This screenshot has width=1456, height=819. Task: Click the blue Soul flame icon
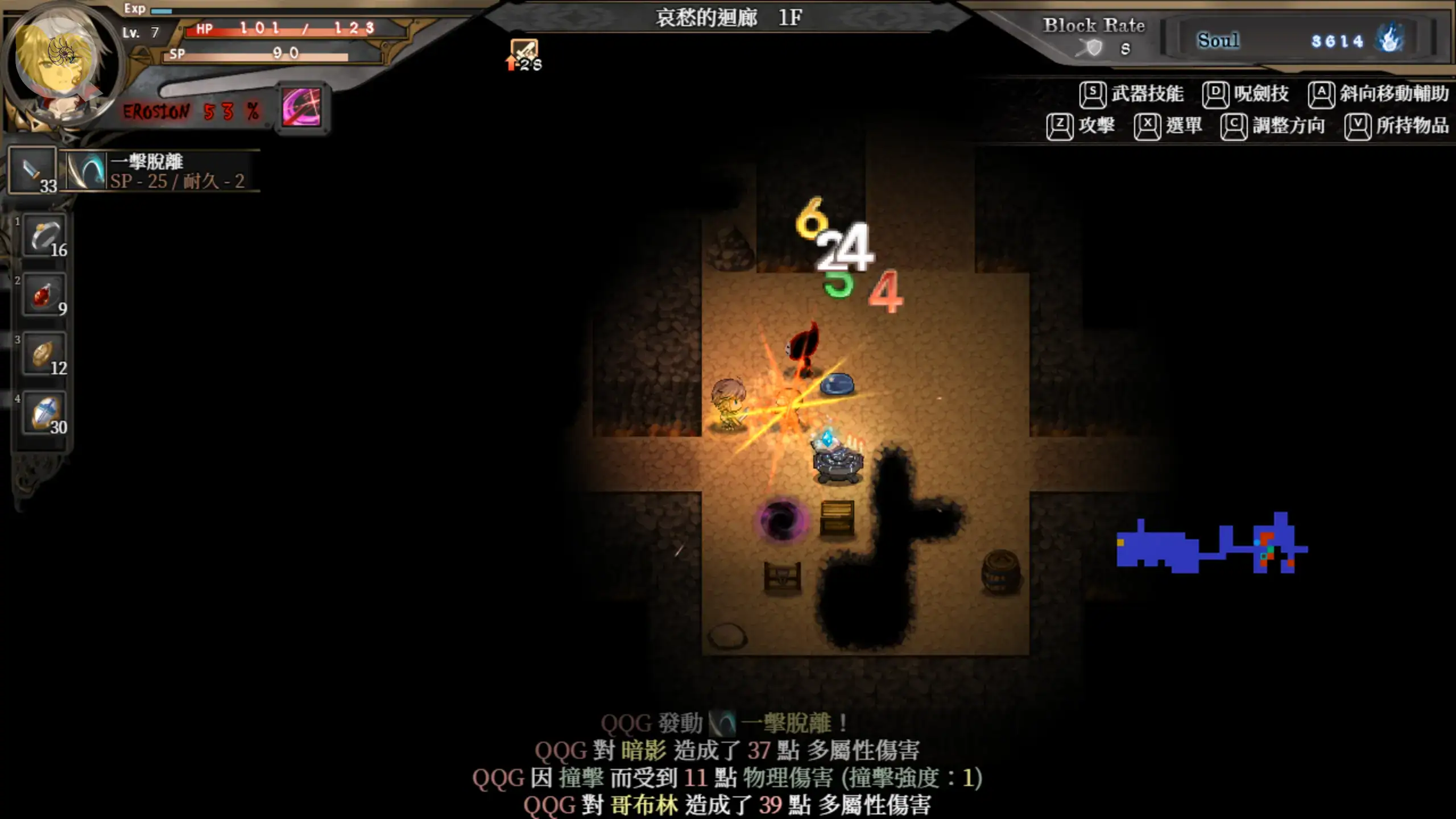[x=1389, y=40]
